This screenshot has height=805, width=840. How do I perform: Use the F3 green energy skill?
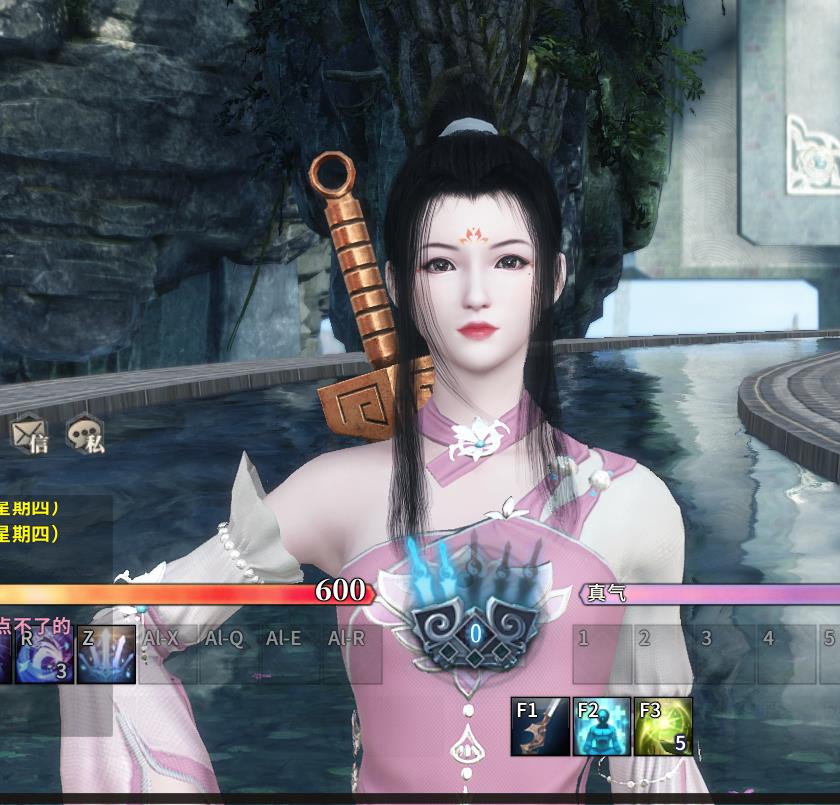click(x=663, y=726)
